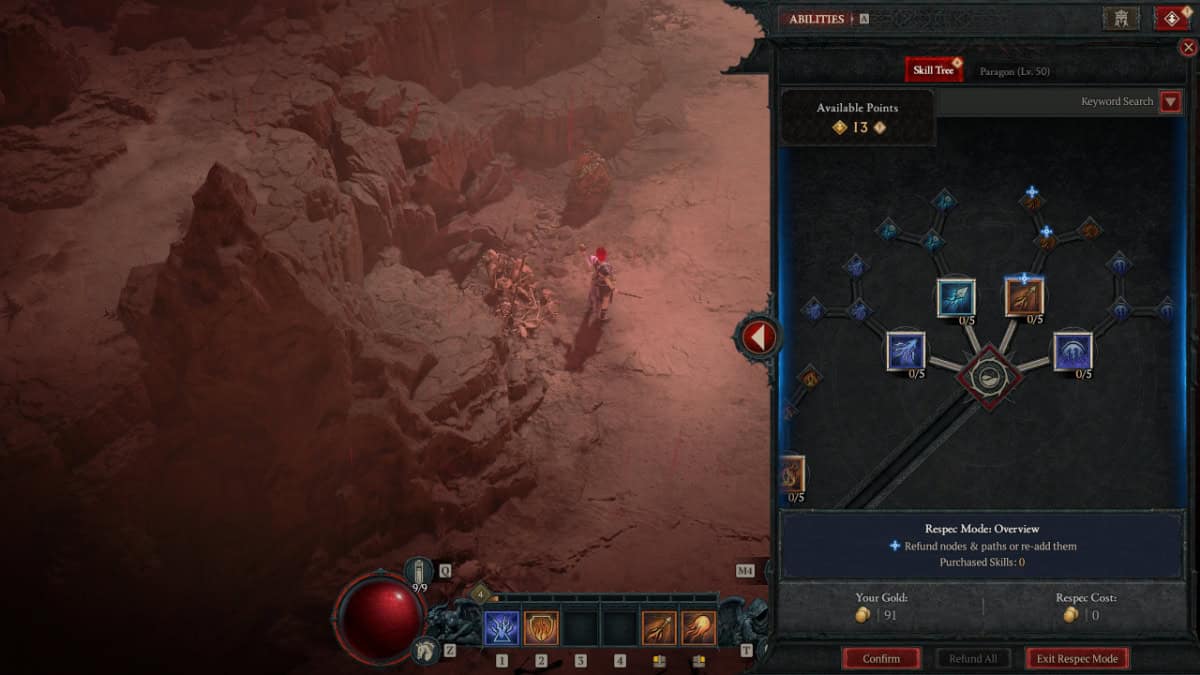Use the fire spear skill on the hotbar

coord(659,628)
